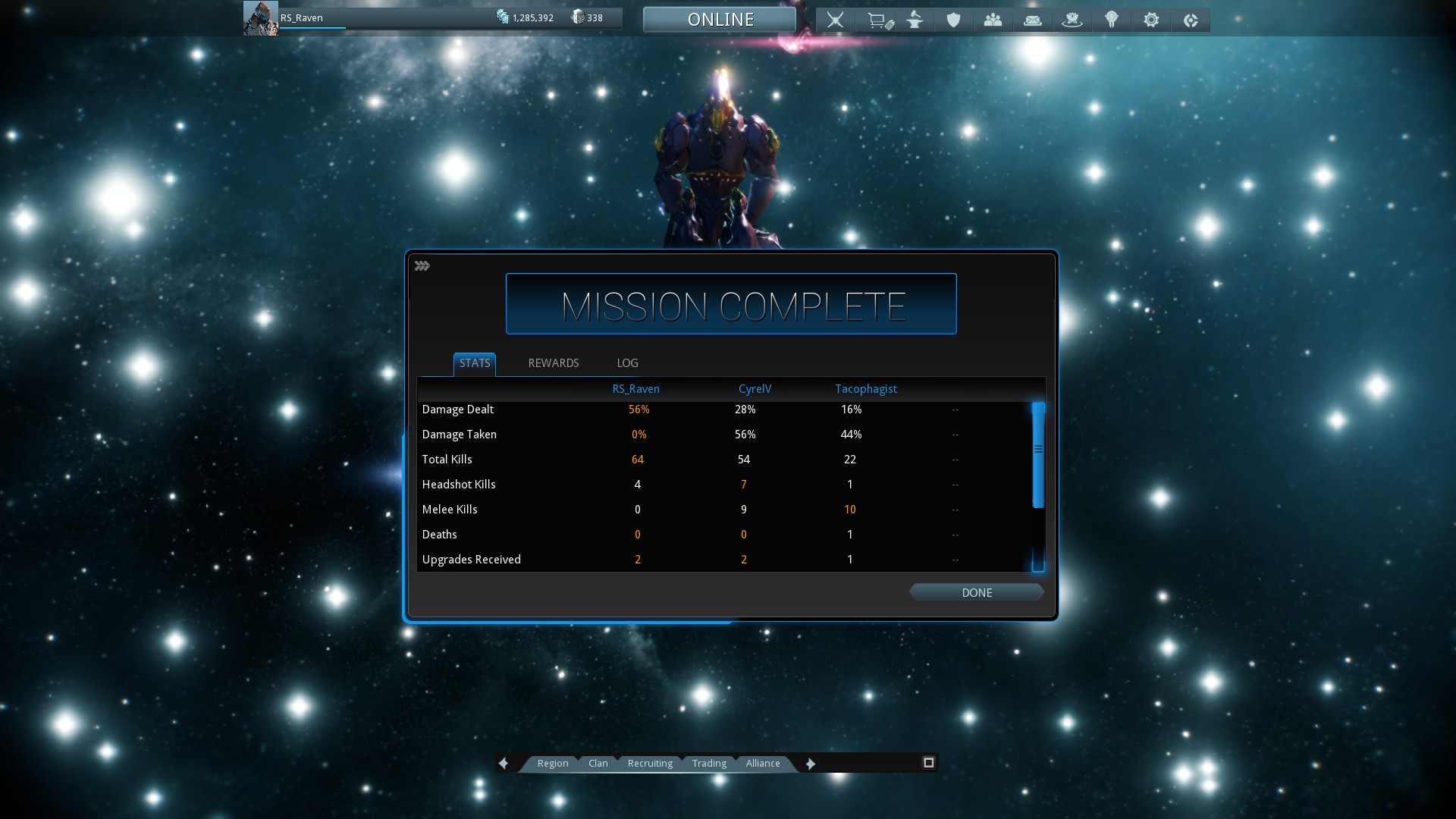Image resolution: width=1456 pixels, height=819 pixels.
Task: Open the envelope inbox
Action: point(1032,20)
